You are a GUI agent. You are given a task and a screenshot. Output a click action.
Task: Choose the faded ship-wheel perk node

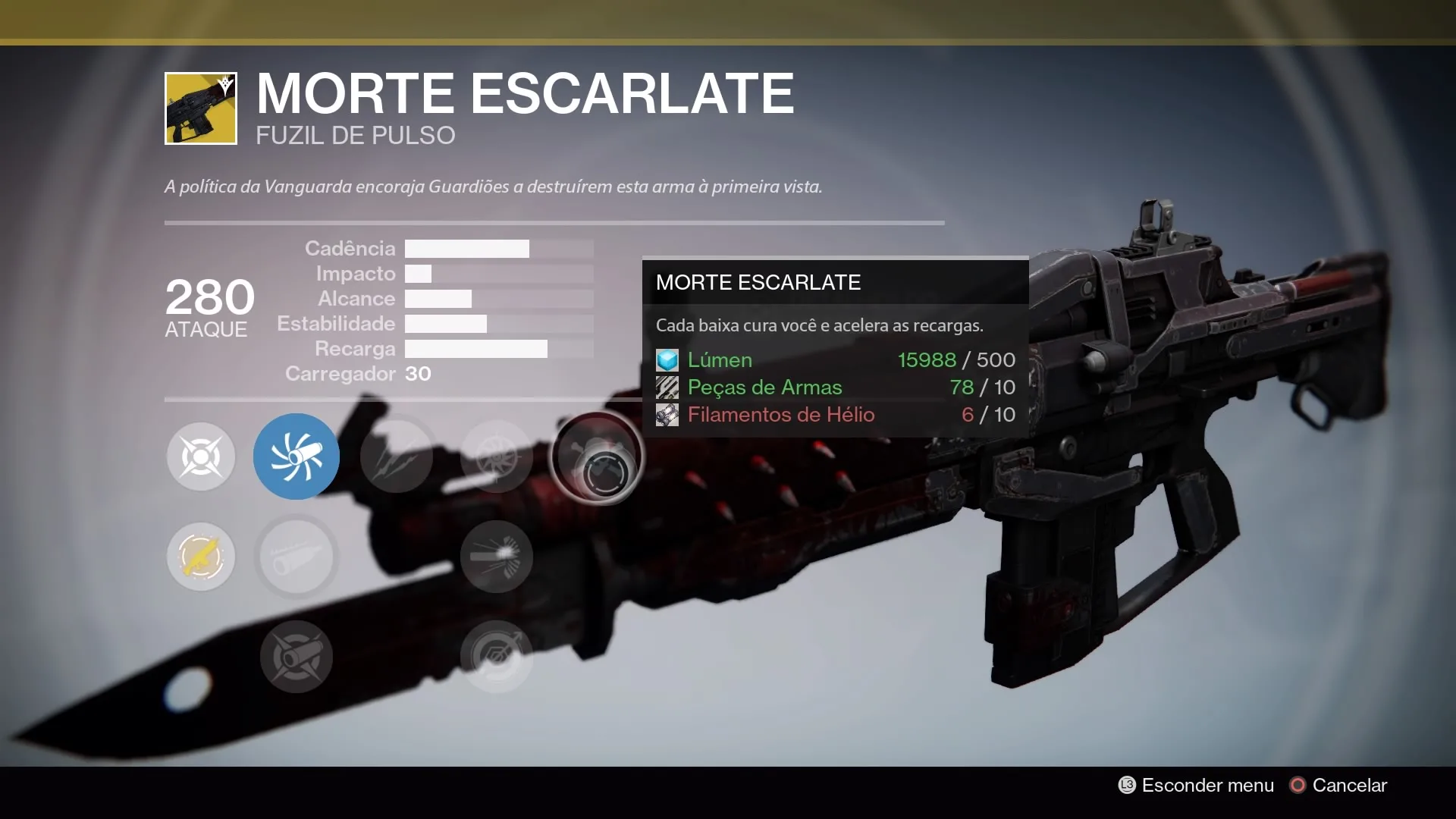[x=497, y=457]
